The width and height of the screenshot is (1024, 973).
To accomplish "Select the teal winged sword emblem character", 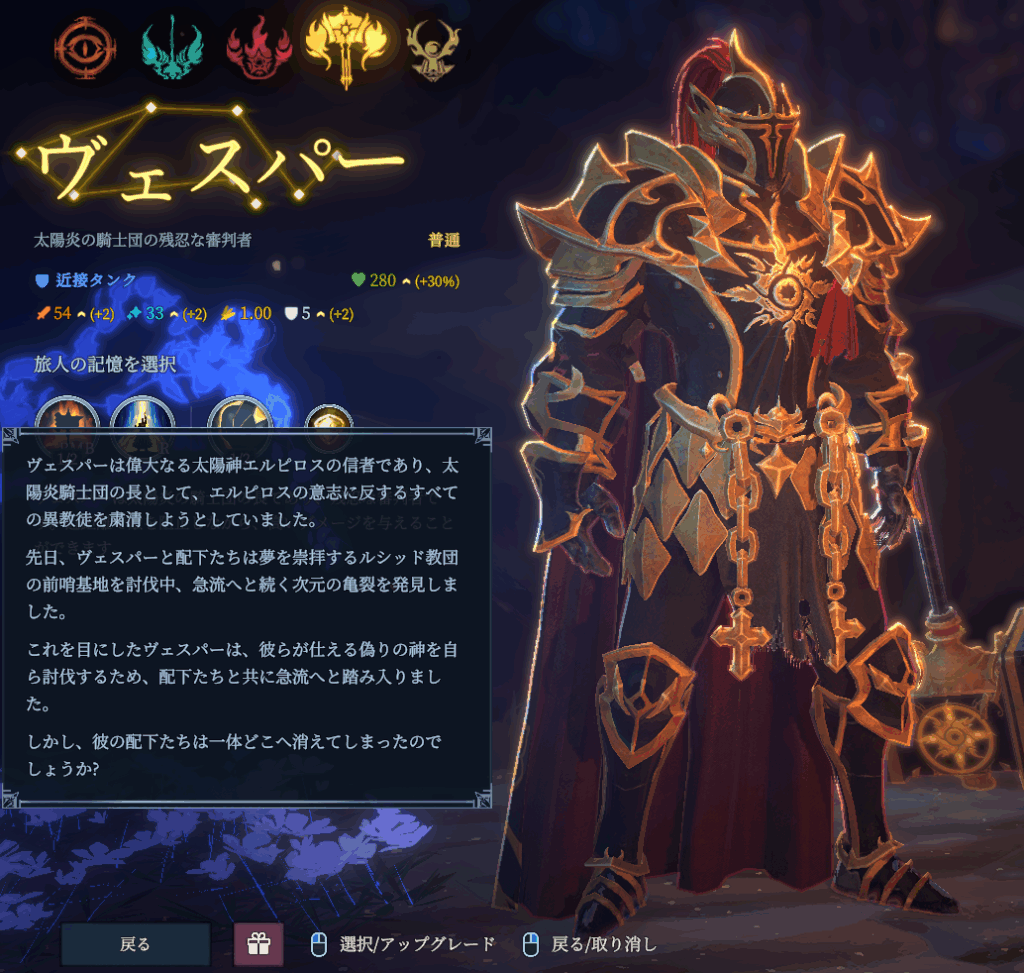I will [x=172, y=47].
